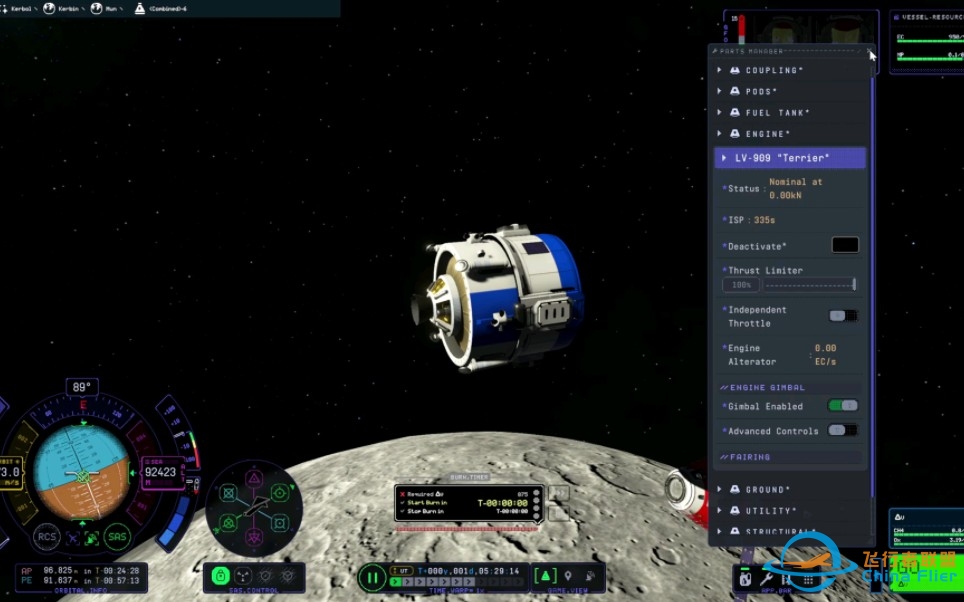This screenshot has width=964, height=602.
Task: Click the green SAS lock icon
Action: click(221, 576)
